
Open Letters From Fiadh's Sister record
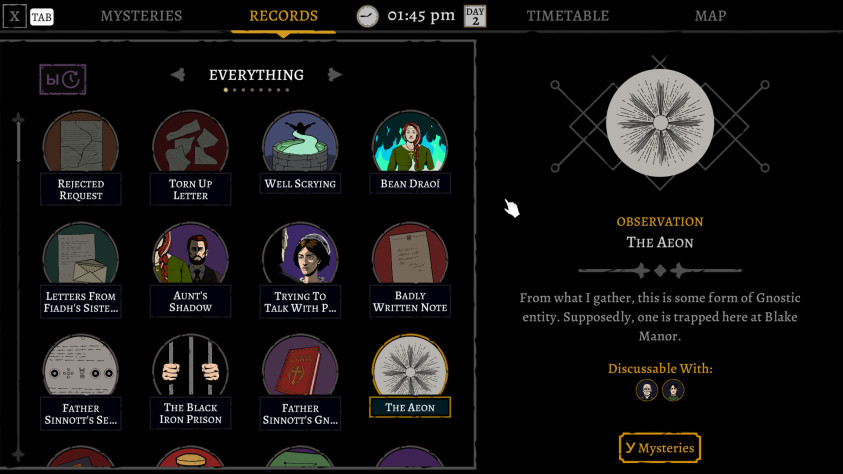(x=81, y=260)
